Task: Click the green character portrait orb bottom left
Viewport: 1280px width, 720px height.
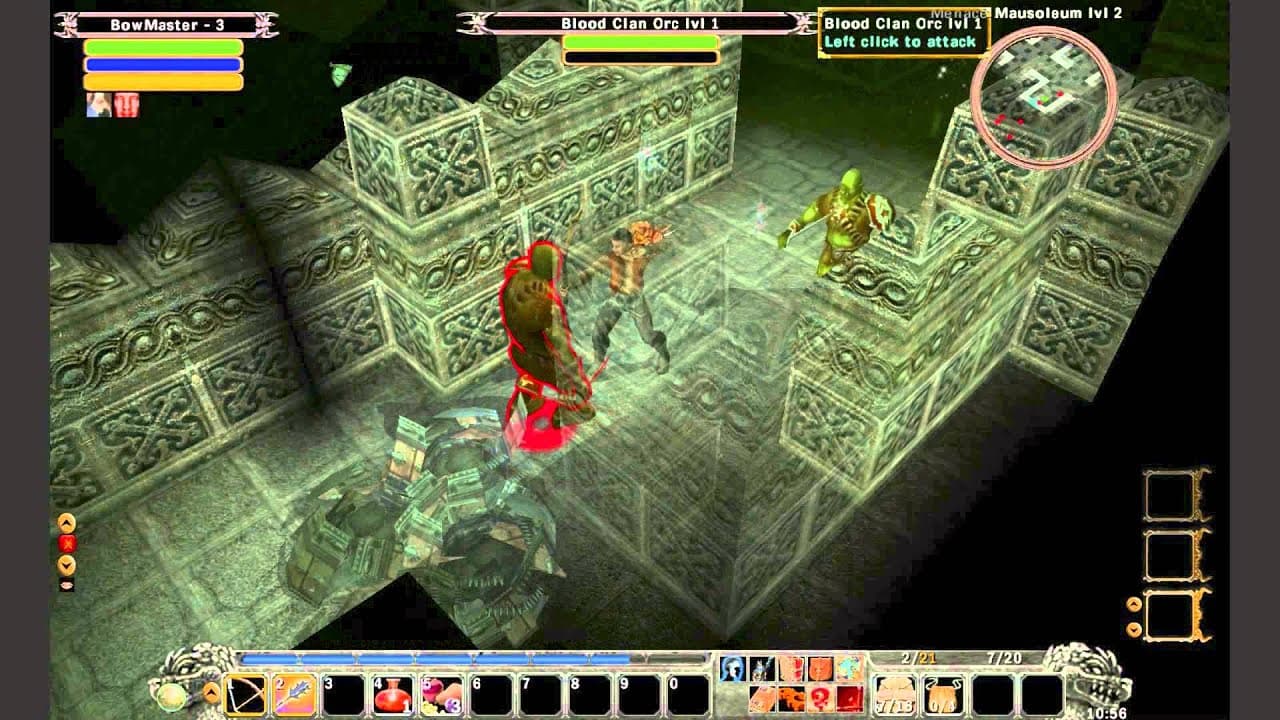Action: point(172,696)
